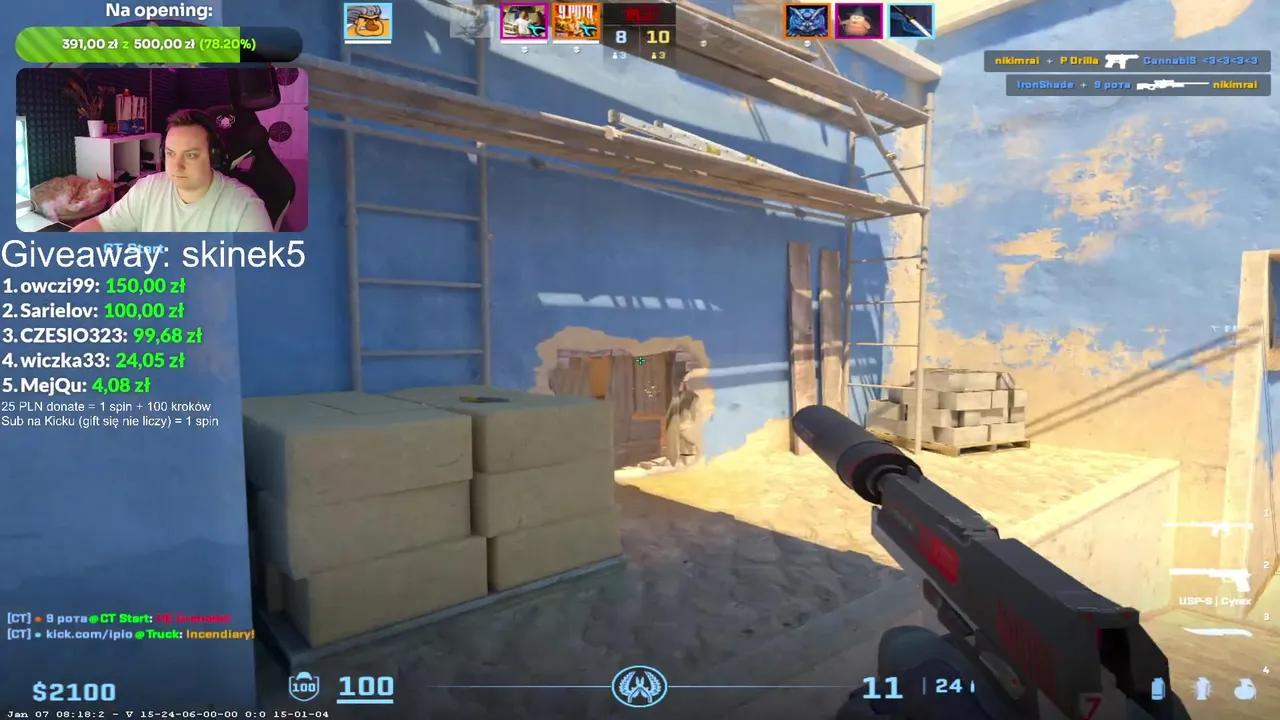Click the rifle icon in nikimrai's kill entry
This screenshot has width=1280, height=720.
pyautogui.click(x=1122, y=61)
